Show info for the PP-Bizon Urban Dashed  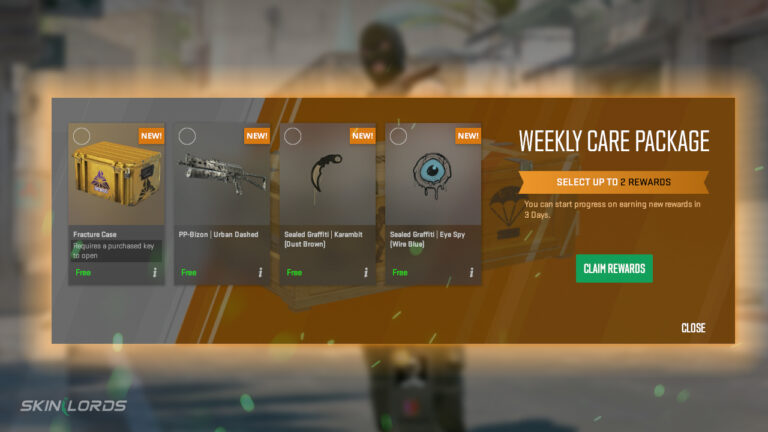260,272
